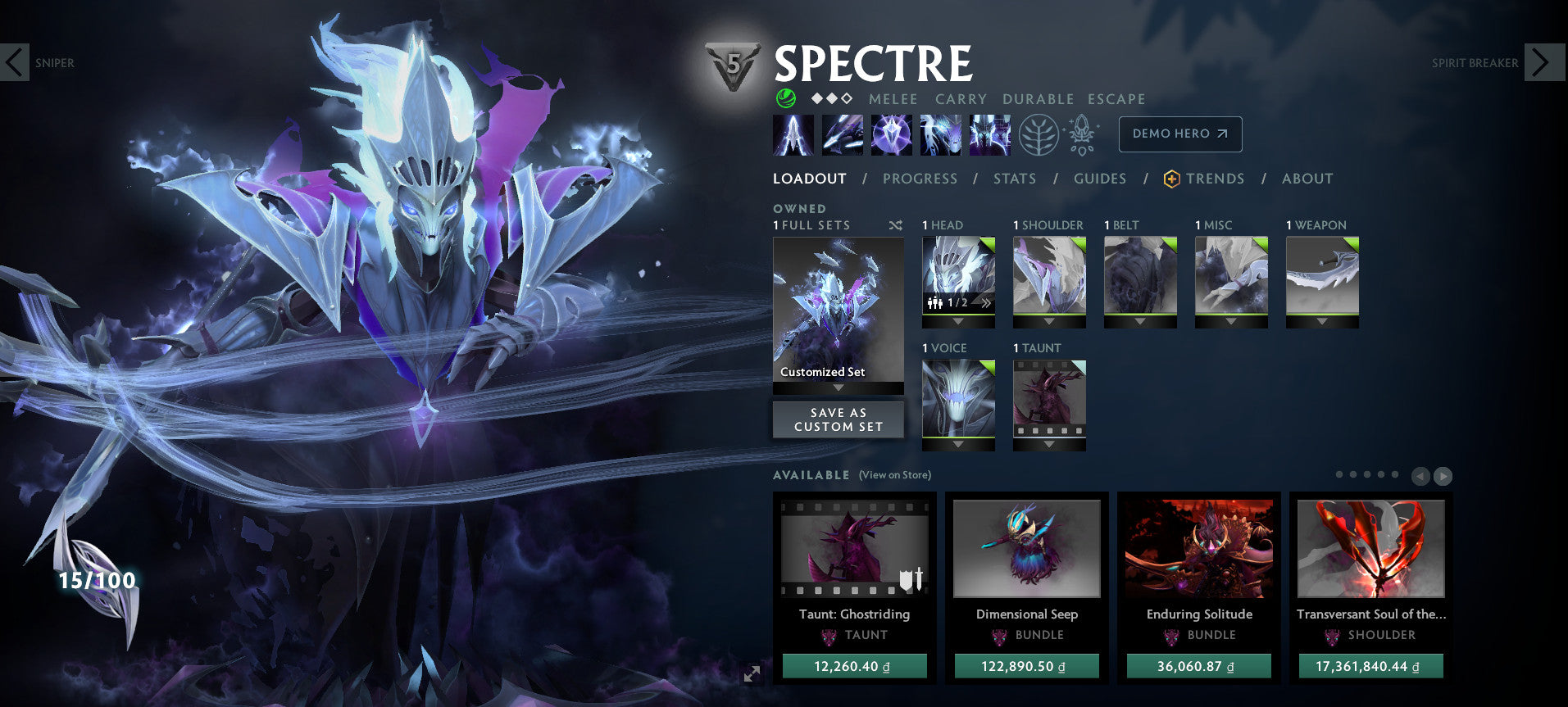This screenshot has width=1568, height=707.
Task: Select the third pagination dot for Available items
Action: 1366,474
